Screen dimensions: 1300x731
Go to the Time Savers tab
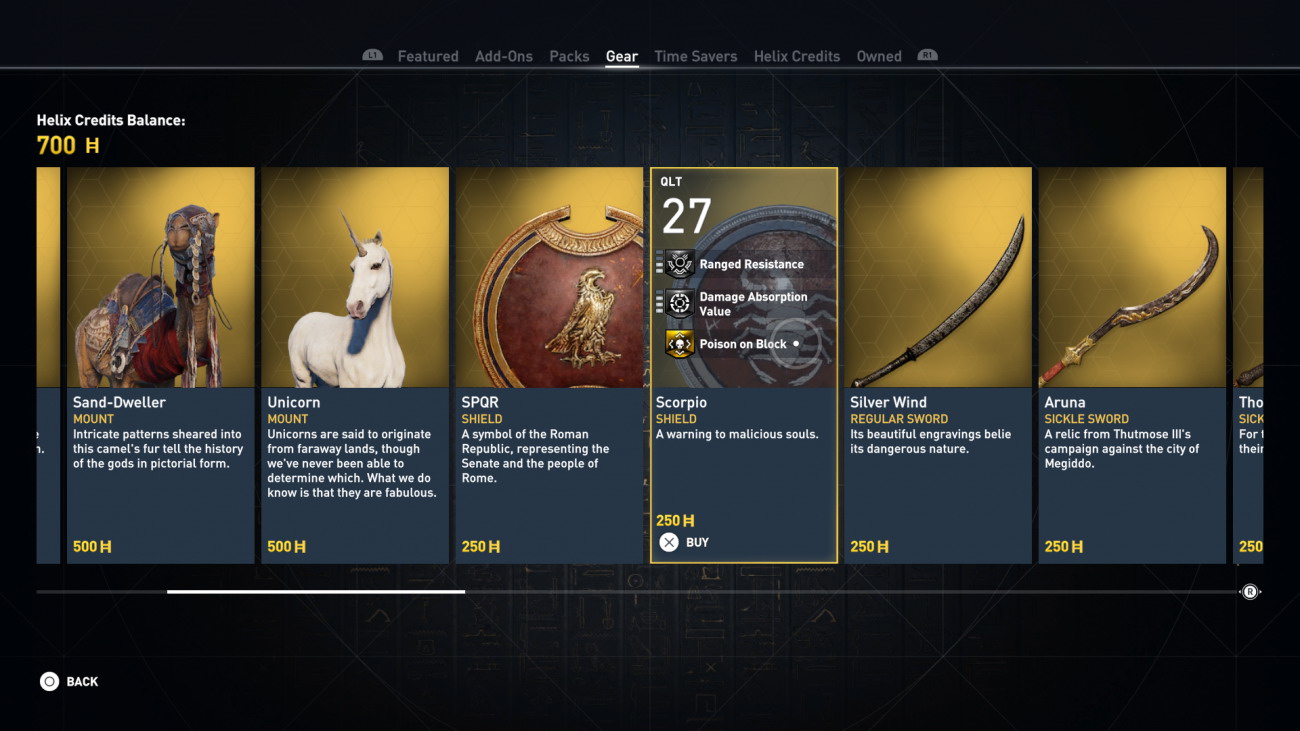pyautogui.click(x=695, y=56)
